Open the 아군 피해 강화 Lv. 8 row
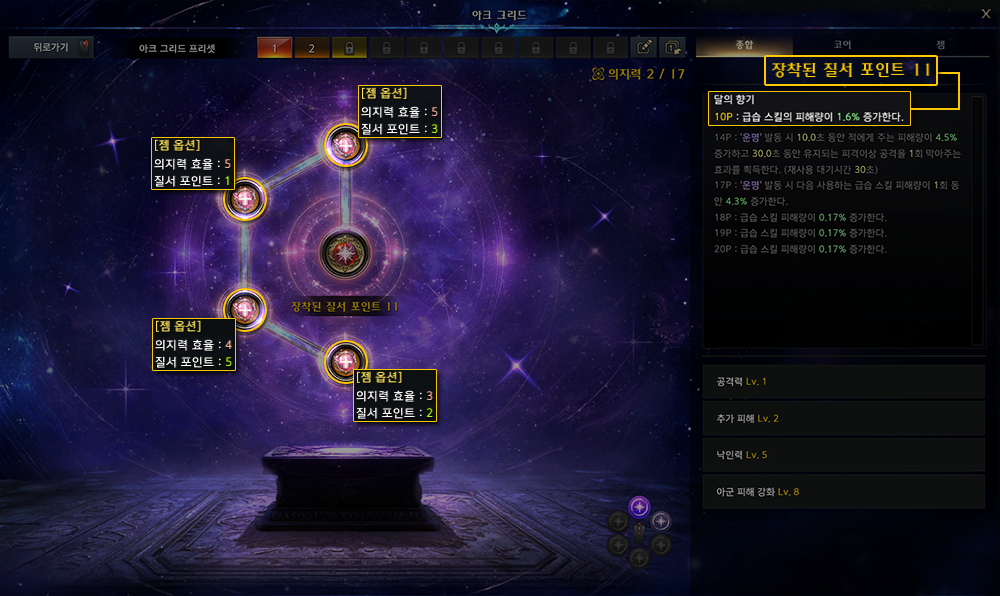1000x596 pixels. 843,491
